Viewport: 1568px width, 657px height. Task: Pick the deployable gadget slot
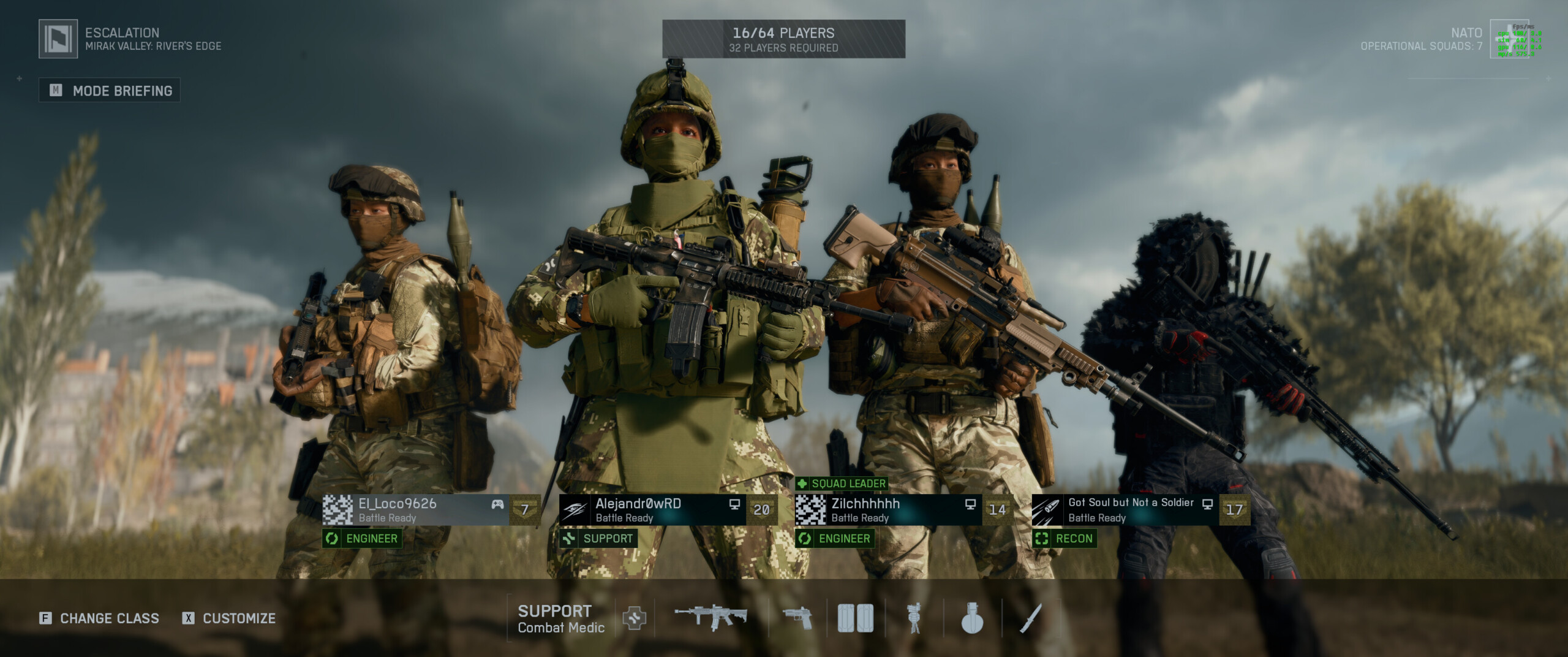914,618
